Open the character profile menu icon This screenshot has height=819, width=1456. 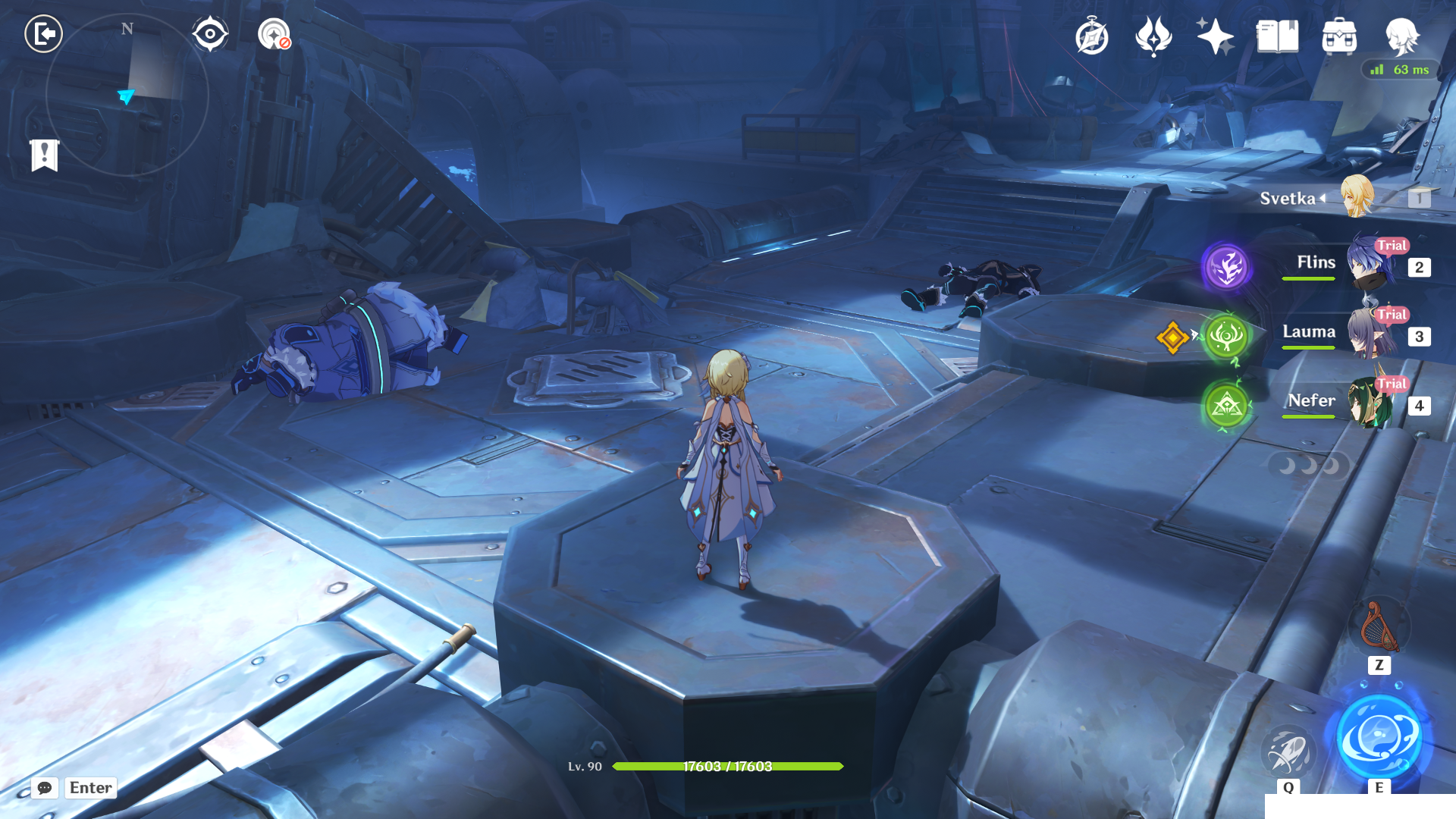[1401, 36]
